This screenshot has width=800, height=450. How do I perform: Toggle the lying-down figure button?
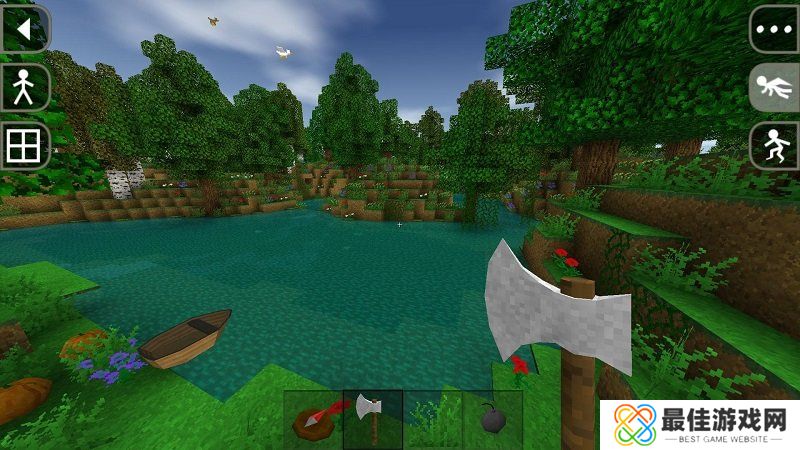pyautogui.click(x=774, y=88)
